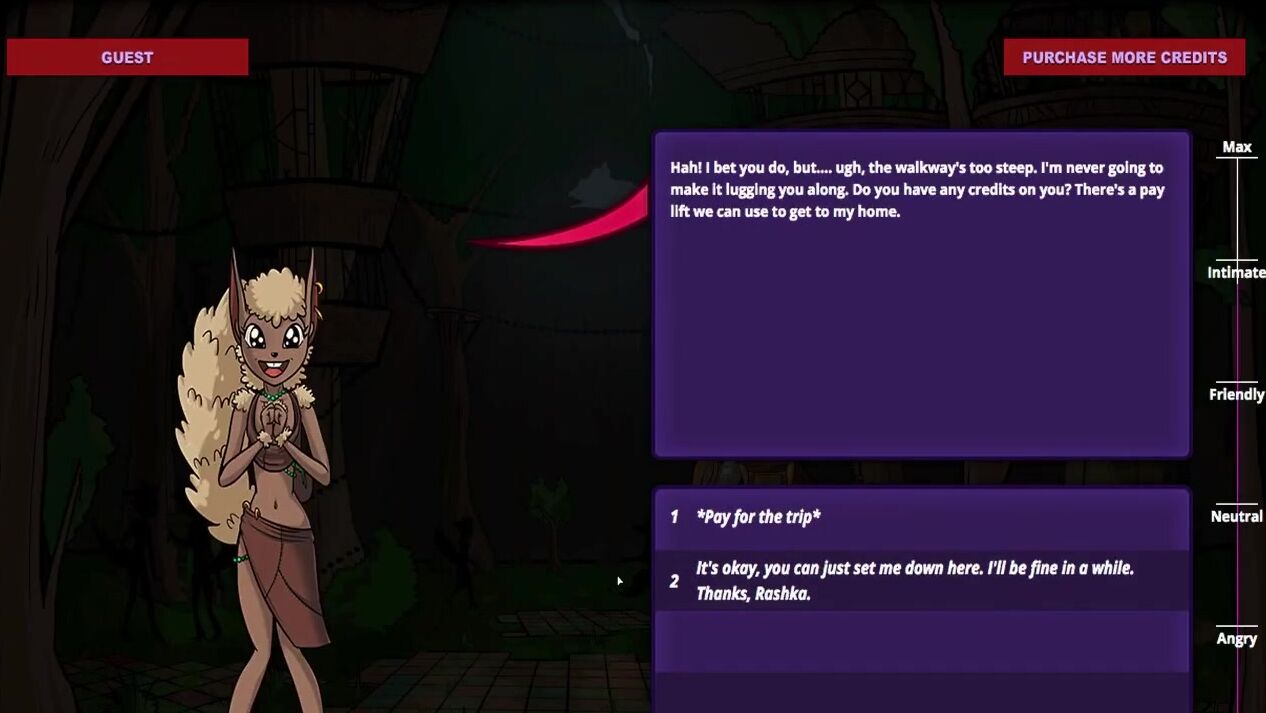The width and height of the screenshot is (1266, 713).
Task: Click the Guest account button
Action: coord(127,57)
